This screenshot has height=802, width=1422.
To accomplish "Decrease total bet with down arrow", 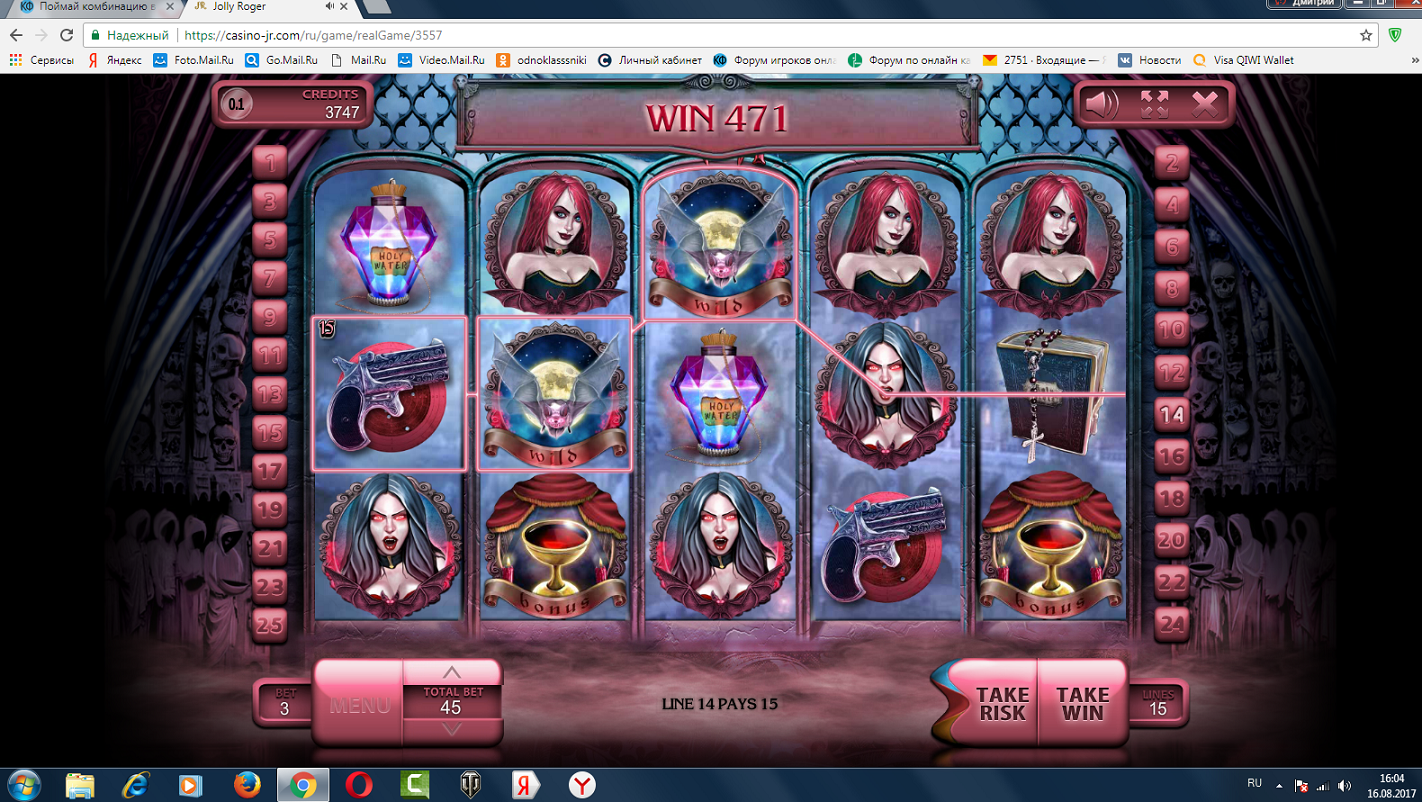I will tap(452, 730).
